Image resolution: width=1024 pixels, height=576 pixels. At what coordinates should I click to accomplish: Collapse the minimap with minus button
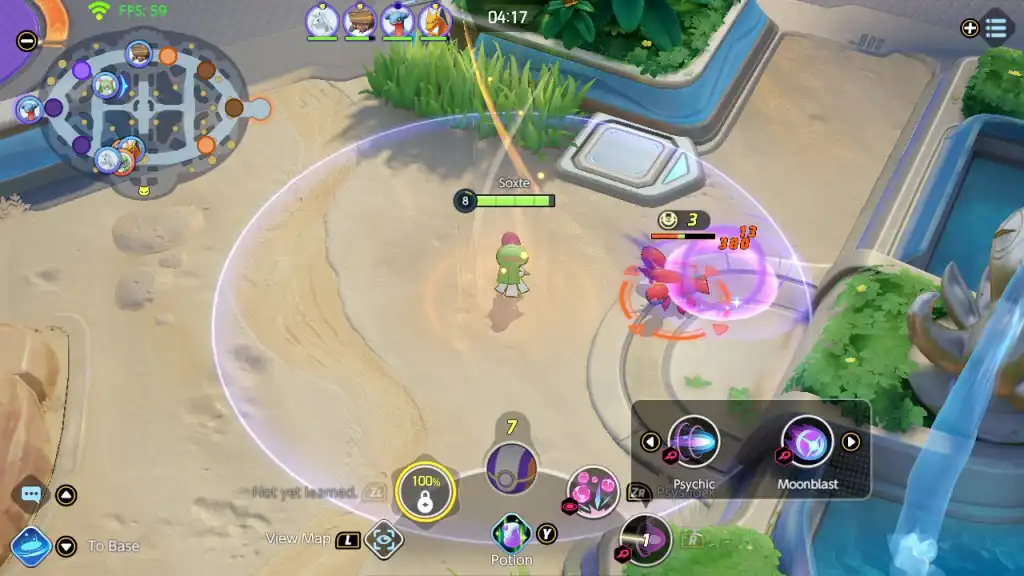click(x=27, y=41)
